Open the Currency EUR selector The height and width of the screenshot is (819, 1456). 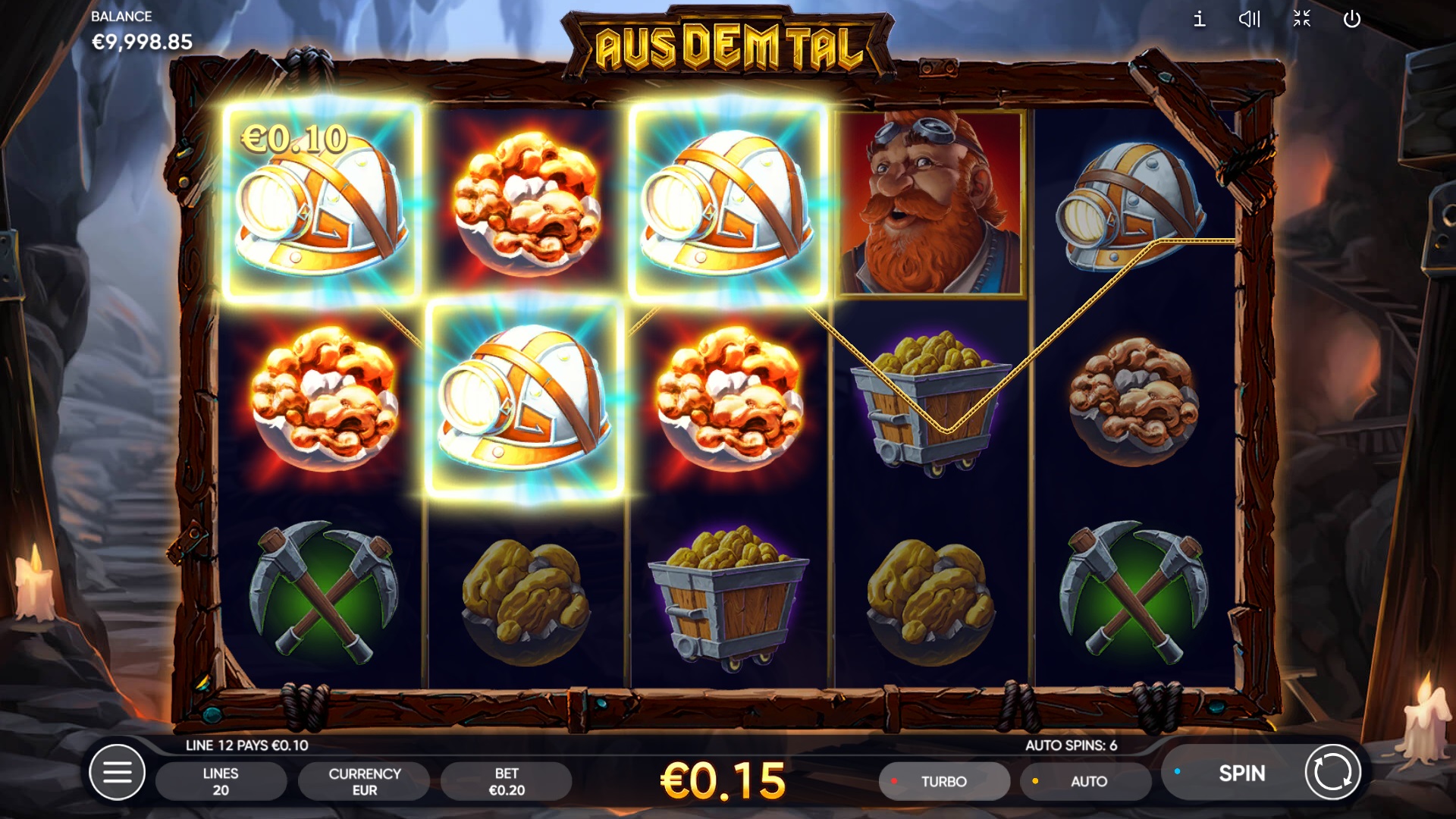click(x=364, y=781)
